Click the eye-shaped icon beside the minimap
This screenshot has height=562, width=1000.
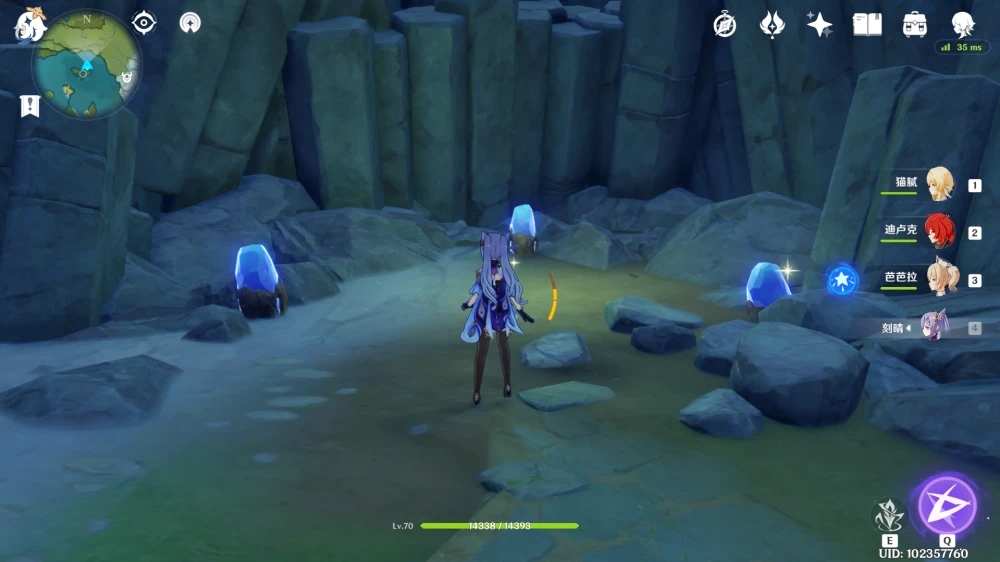click(x=144, y=22)
